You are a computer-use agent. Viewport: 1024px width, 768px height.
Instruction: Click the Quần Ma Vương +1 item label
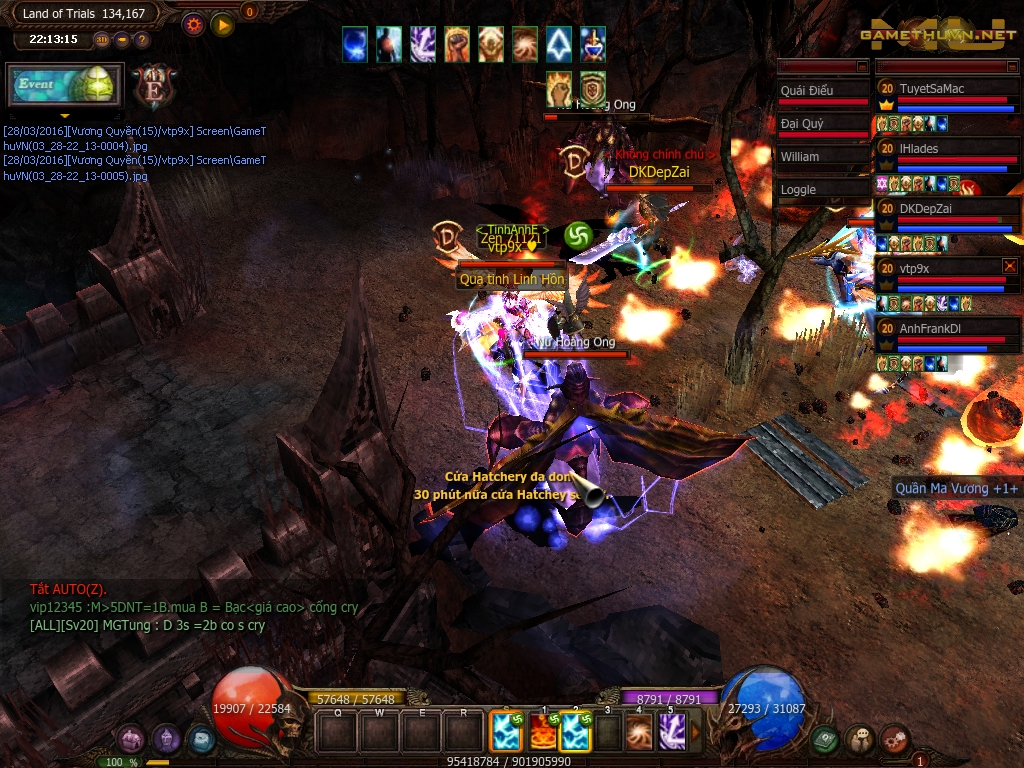pyautogui.click(x=957, y=488)
